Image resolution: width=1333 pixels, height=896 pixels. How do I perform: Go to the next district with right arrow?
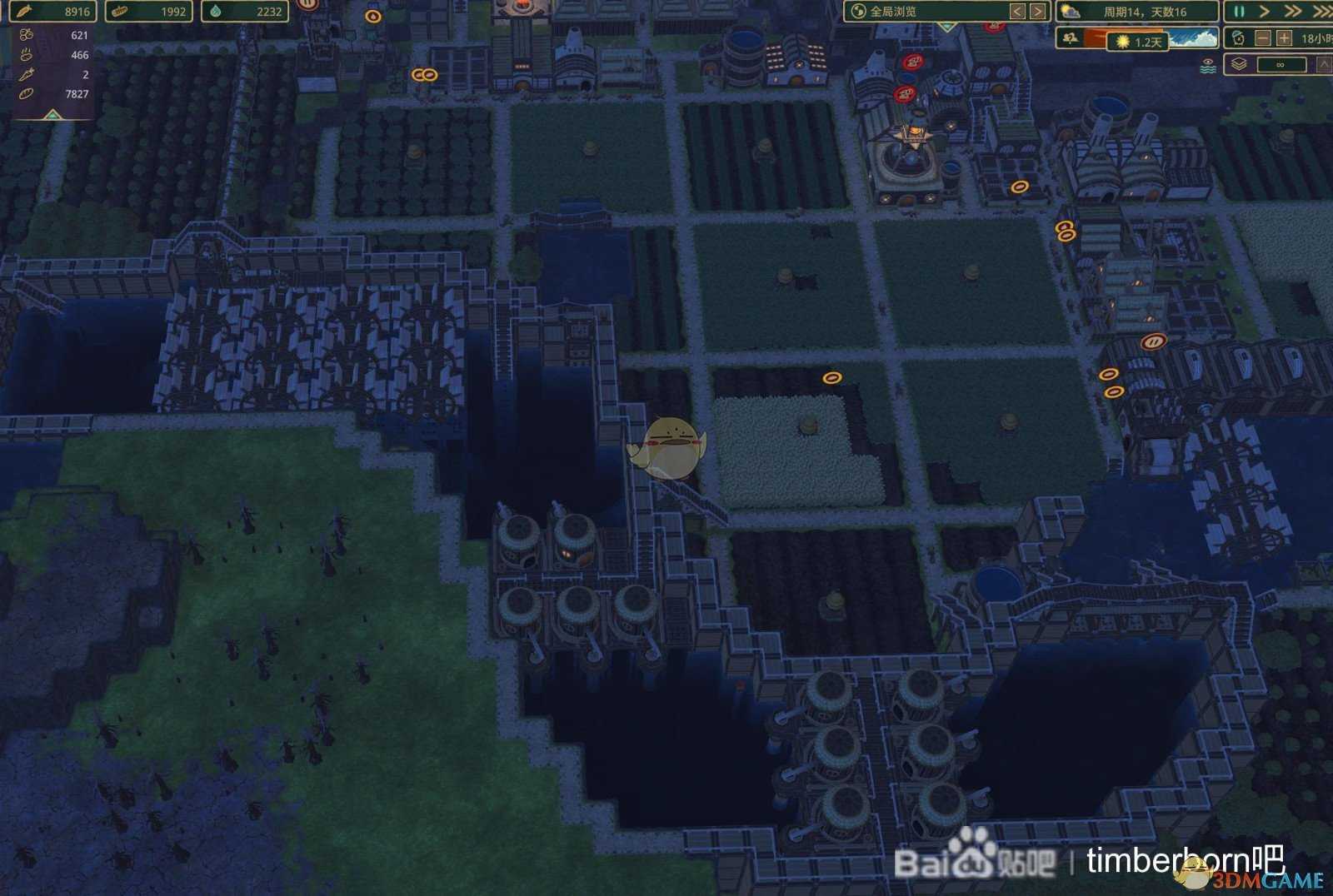(x=1037, y=12)
